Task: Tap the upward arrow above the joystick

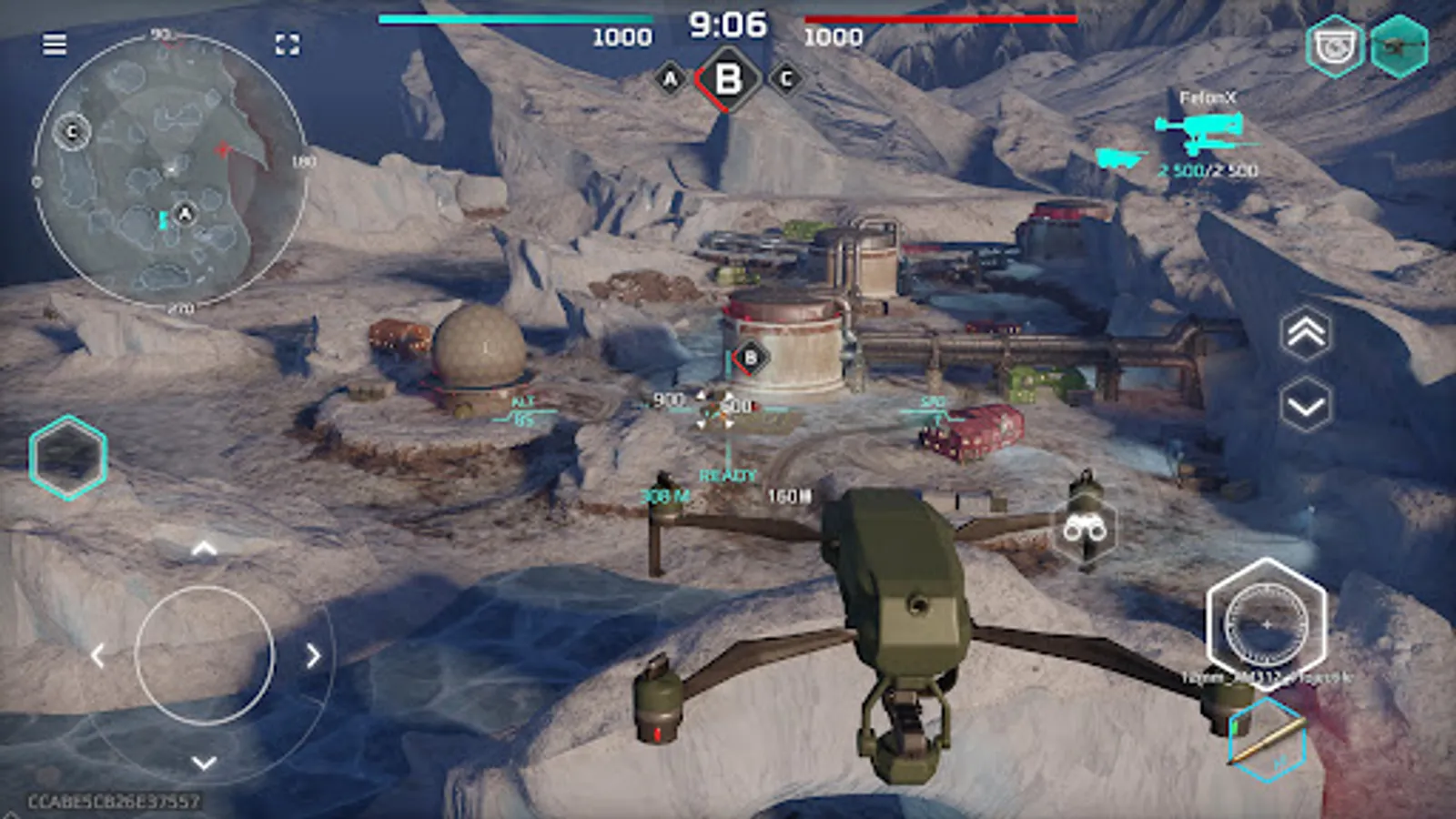Action: coord(205,546)
